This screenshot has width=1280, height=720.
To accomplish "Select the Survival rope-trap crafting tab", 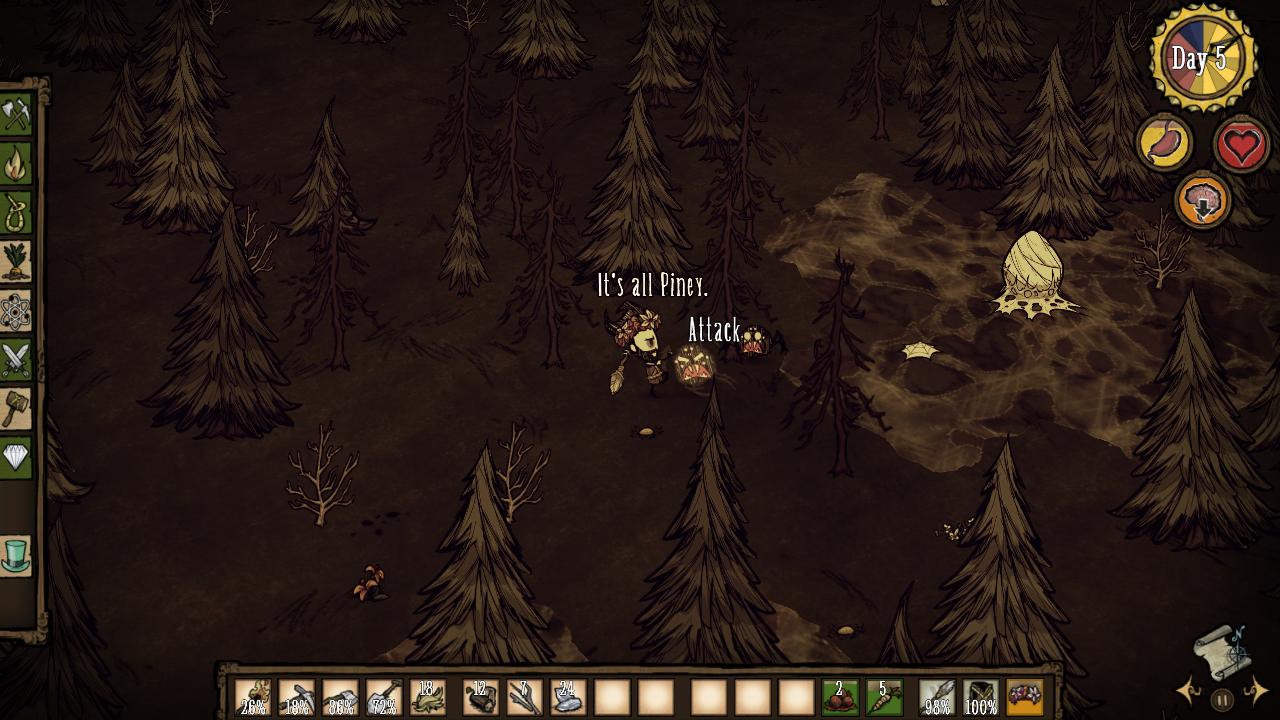I will point(16,213).
